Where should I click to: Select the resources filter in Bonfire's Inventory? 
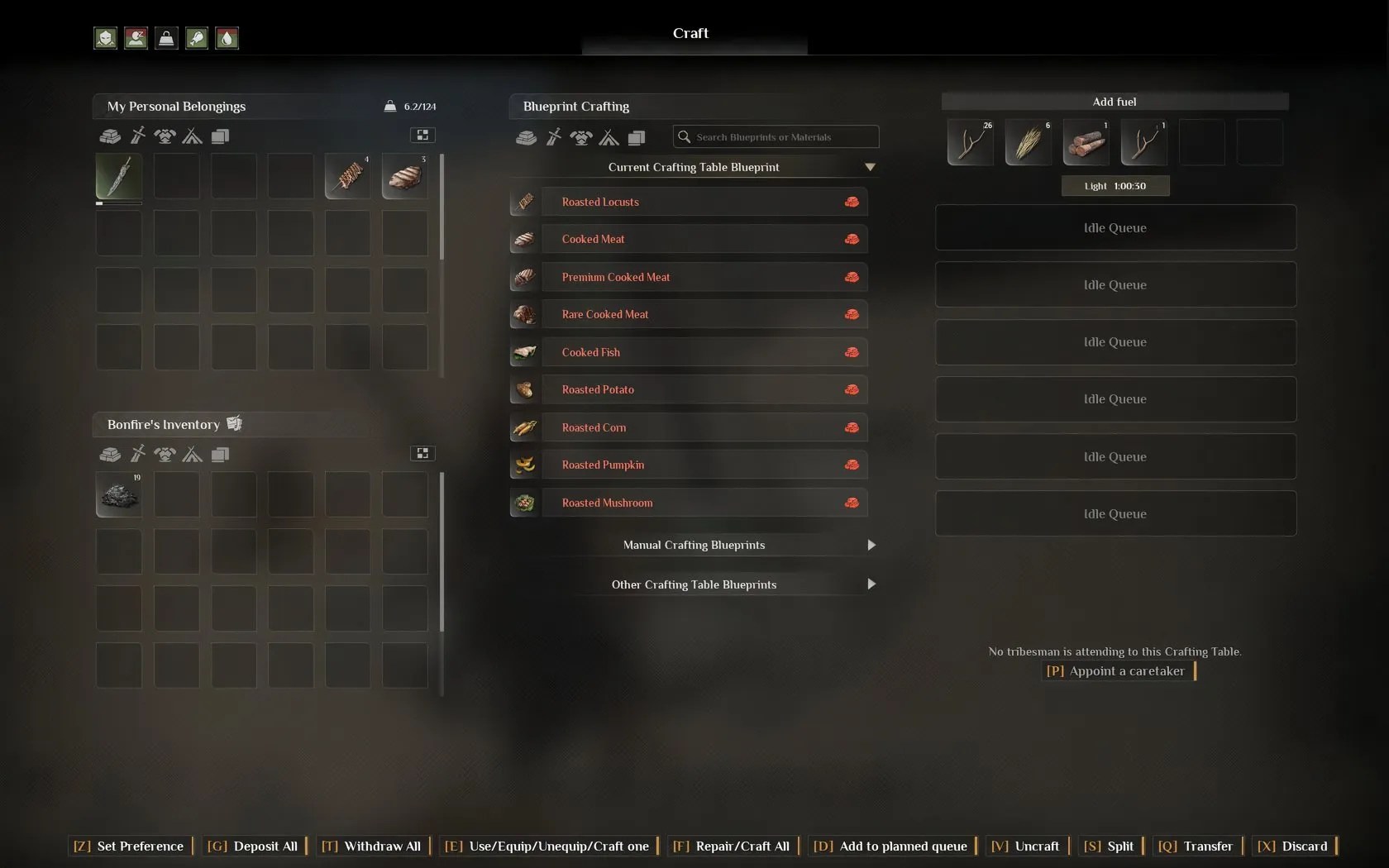[109, 455]
